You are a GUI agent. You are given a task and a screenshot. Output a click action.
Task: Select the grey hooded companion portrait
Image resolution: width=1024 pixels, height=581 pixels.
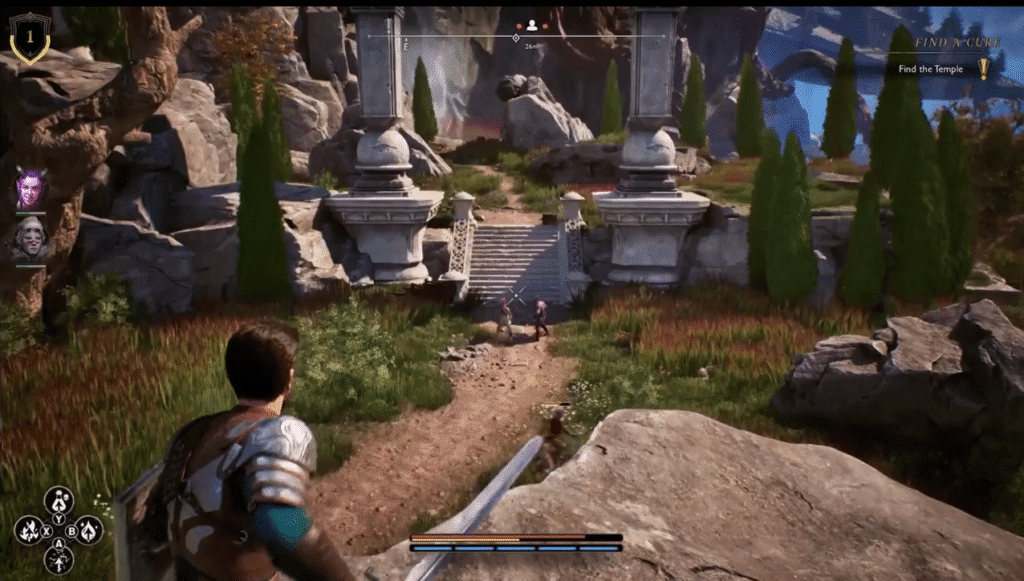(31, 238)
